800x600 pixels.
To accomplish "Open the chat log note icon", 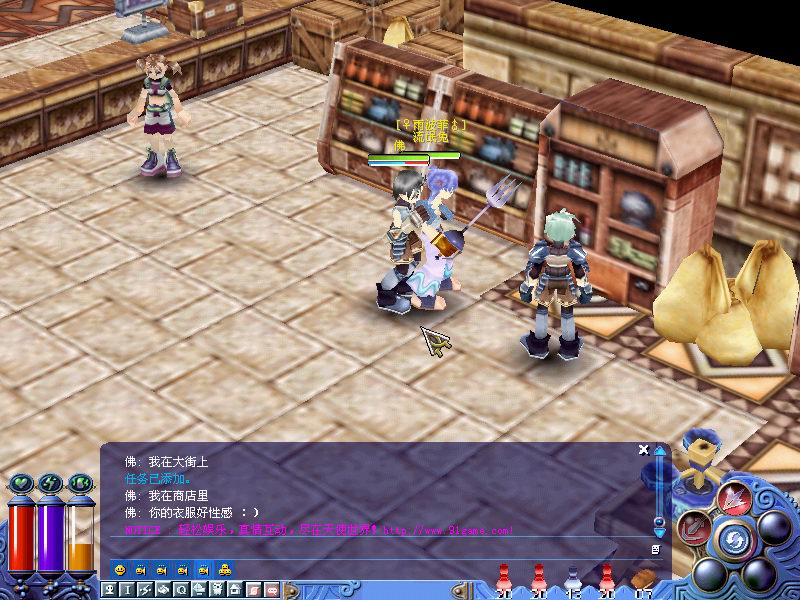I will point(656,549).
